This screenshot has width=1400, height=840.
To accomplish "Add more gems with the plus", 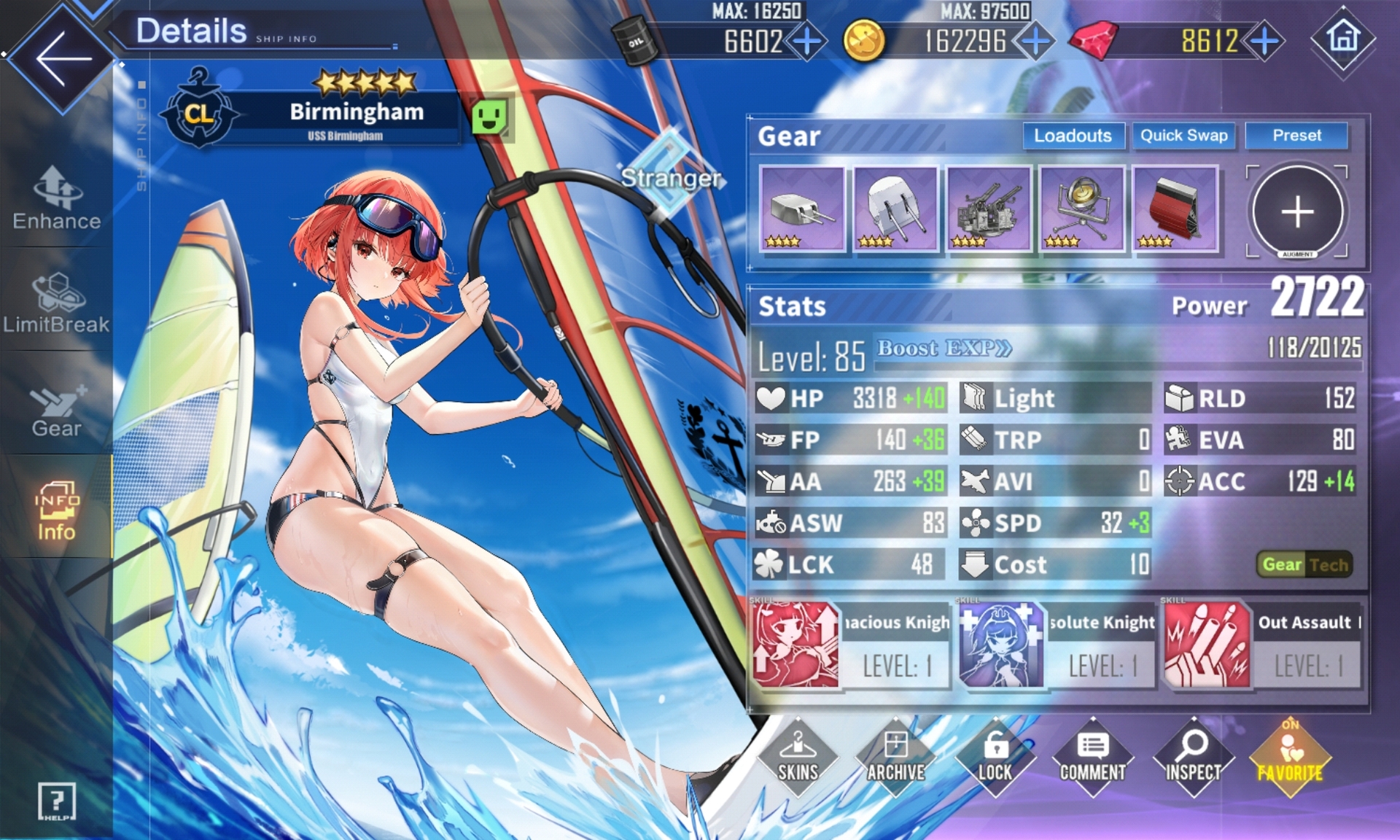I will [1264, 41].
